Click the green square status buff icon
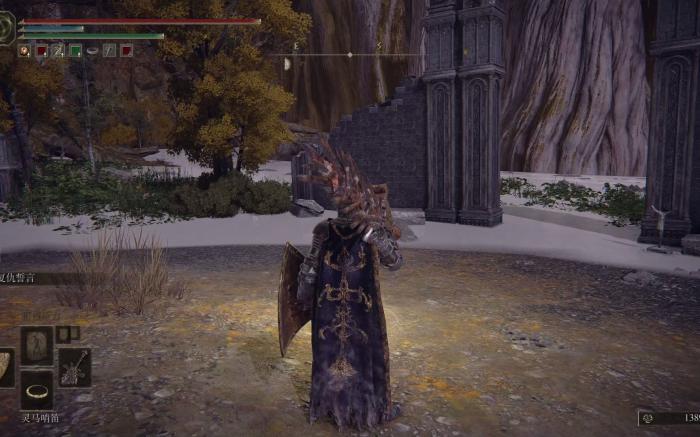 pos(75,50)
